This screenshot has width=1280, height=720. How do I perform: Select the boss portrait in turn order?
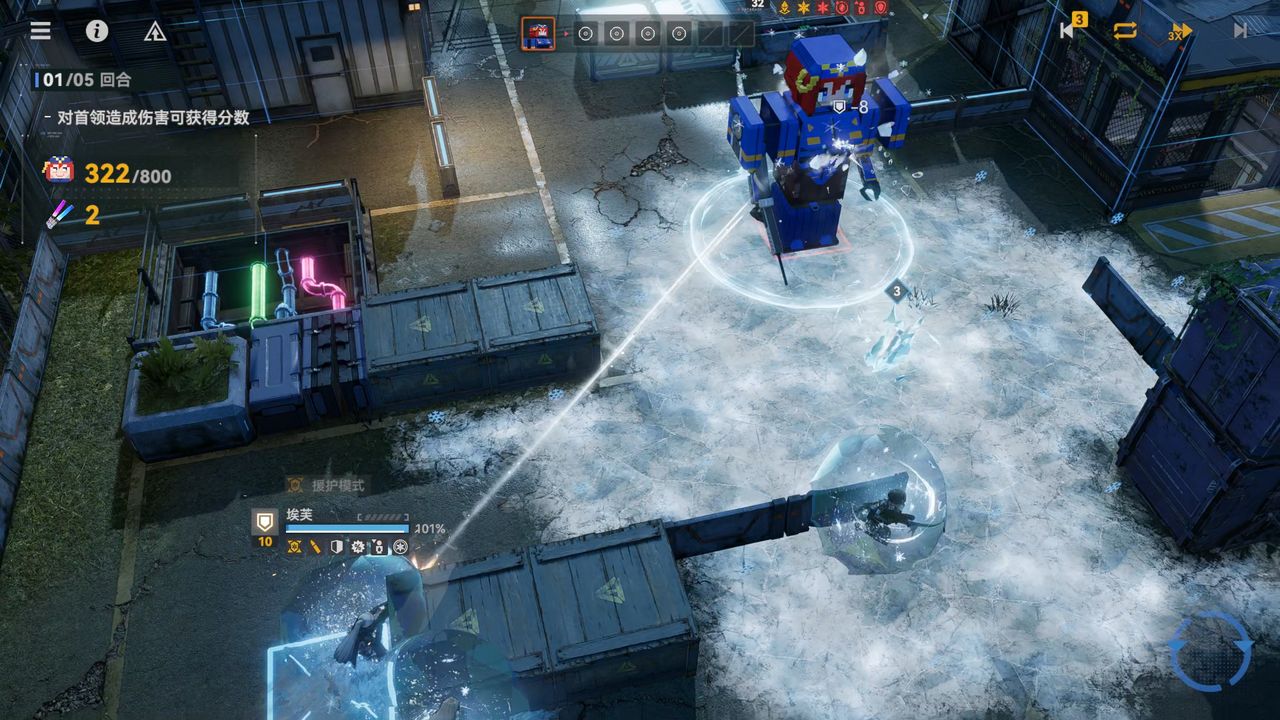point(537,34)
